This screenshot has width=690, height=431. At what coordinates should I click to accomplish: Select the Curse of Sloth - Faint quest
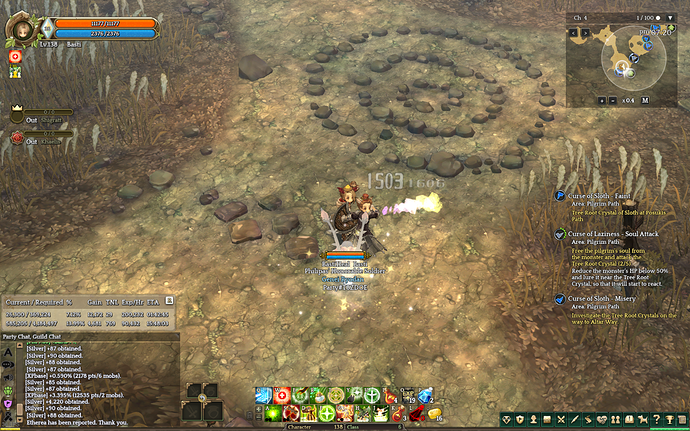603,196
